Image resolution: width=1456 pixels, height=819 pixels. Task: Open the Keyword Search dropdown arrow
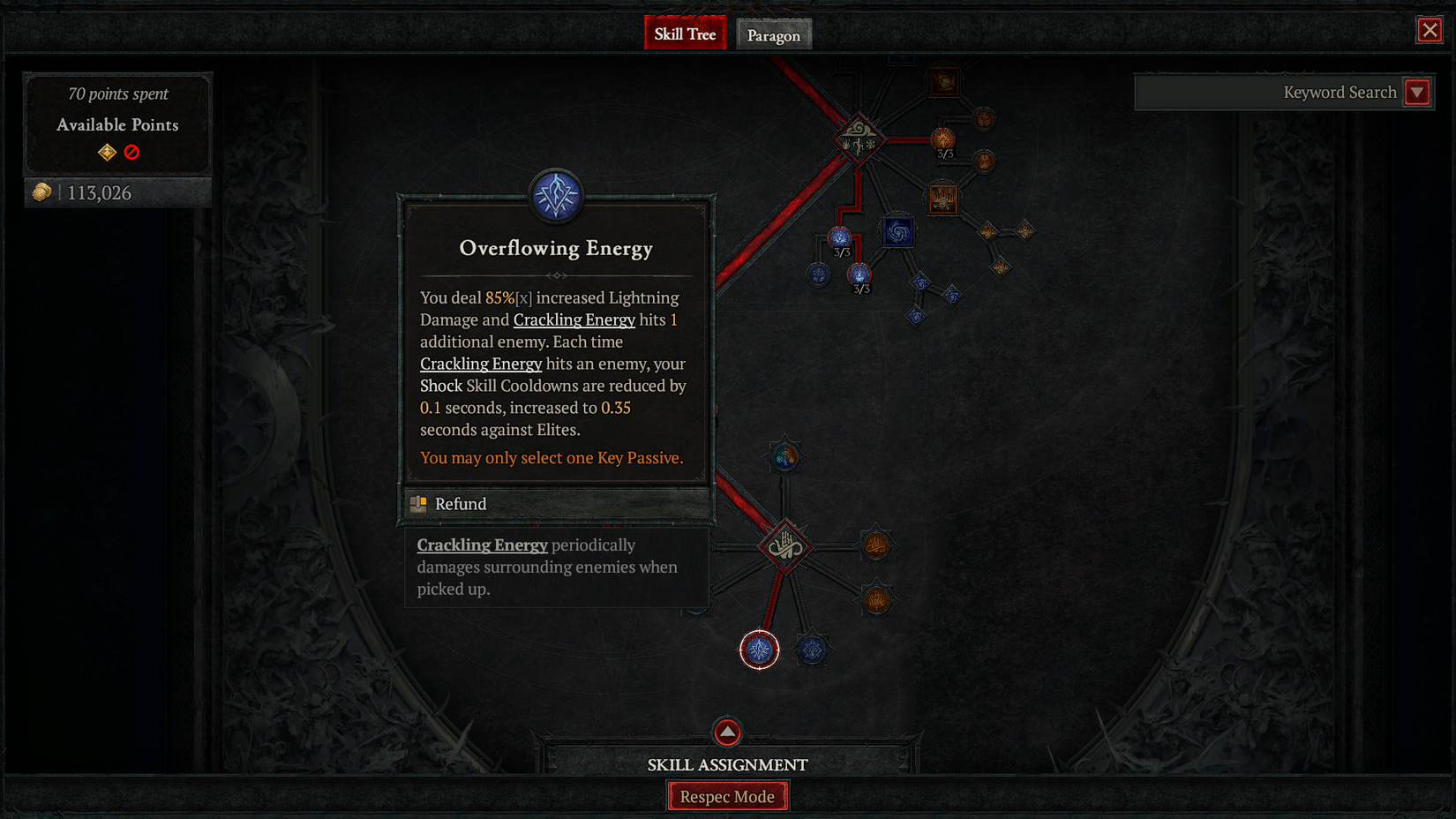(1417, 92)
